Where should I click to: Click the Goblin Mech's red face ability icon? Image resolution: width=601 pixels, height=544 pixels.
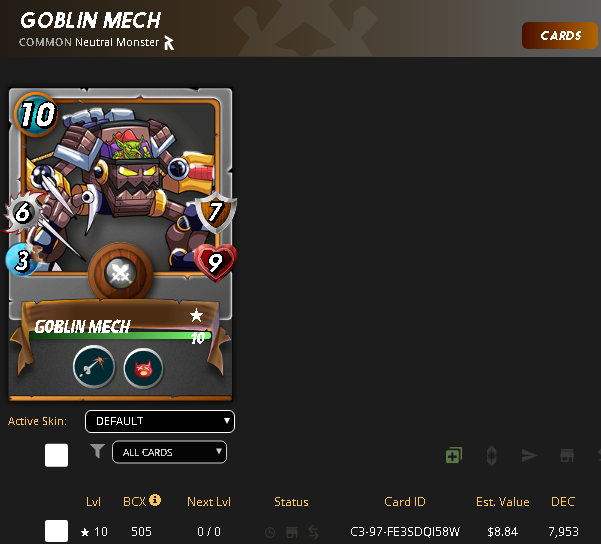click(143, 368)
